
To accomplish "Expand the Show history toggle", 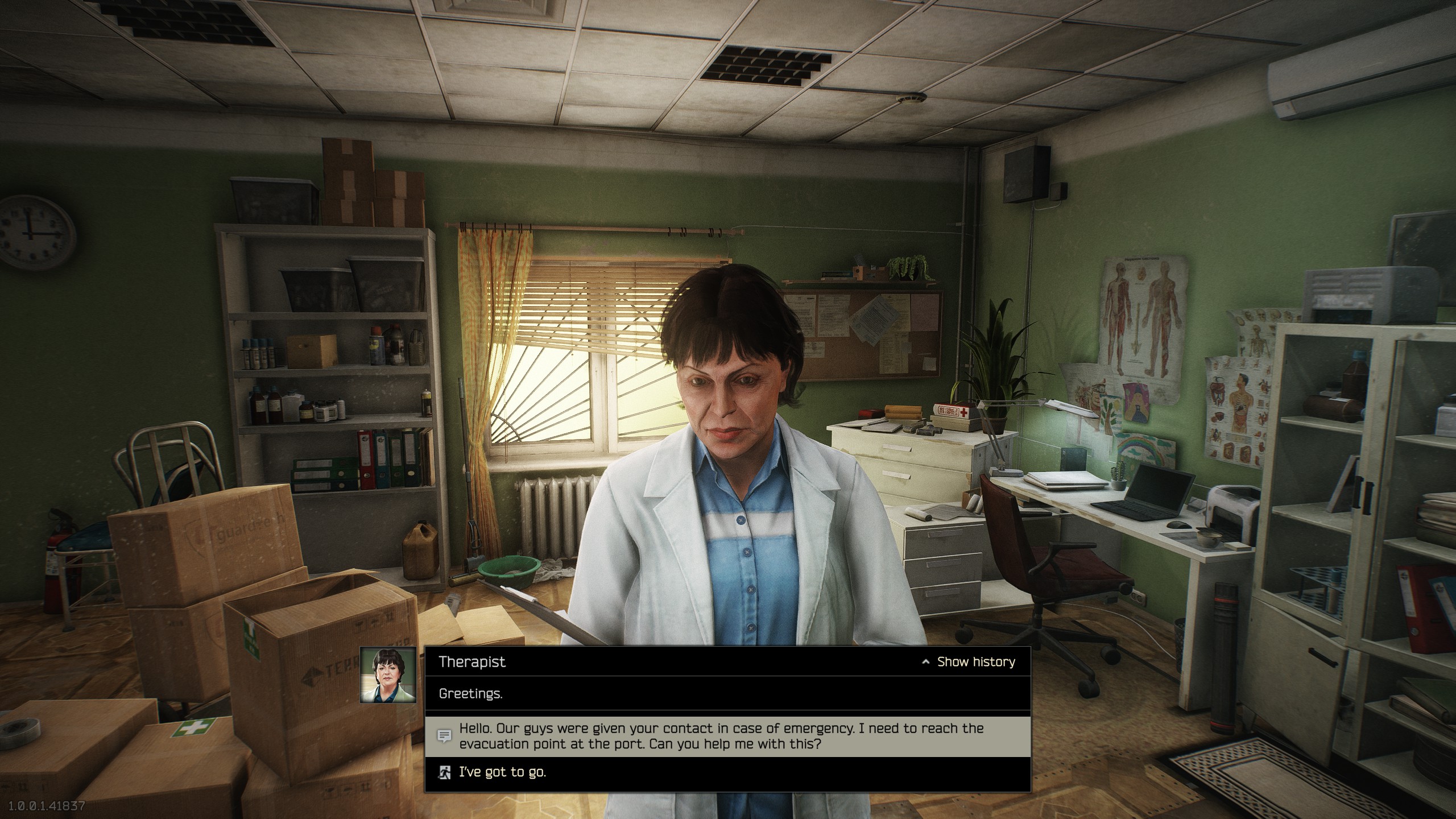I will [969, 661].
